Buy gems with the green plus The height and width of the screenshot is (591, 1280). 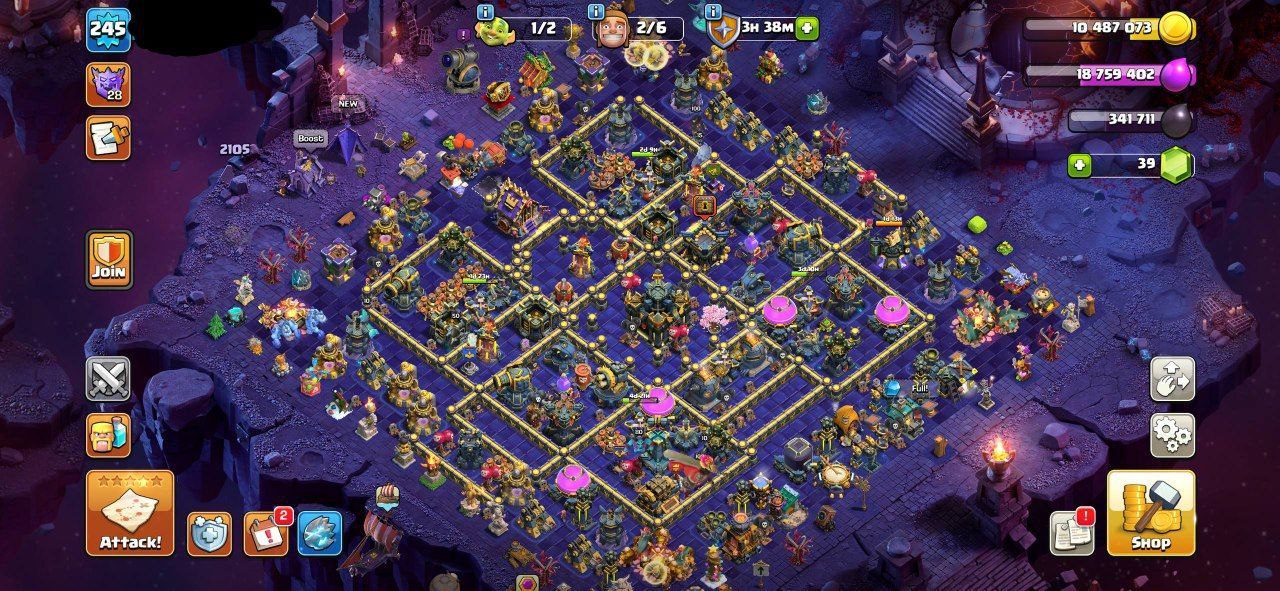coord(1079,166)
